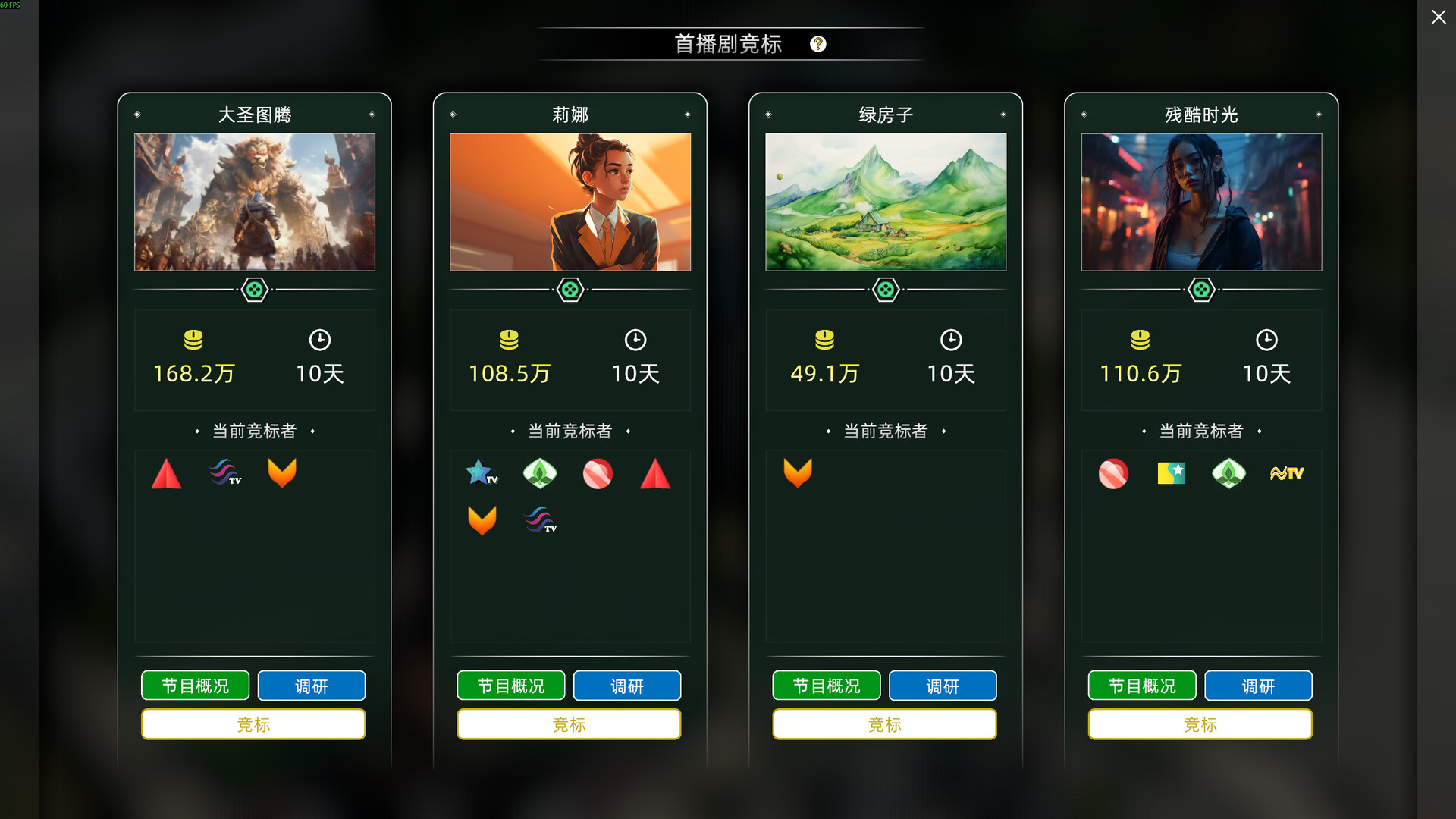The image size is (1456, 819).
Task: Click the help icon beside 首播剧竞标 title
Action: (817, 44)
